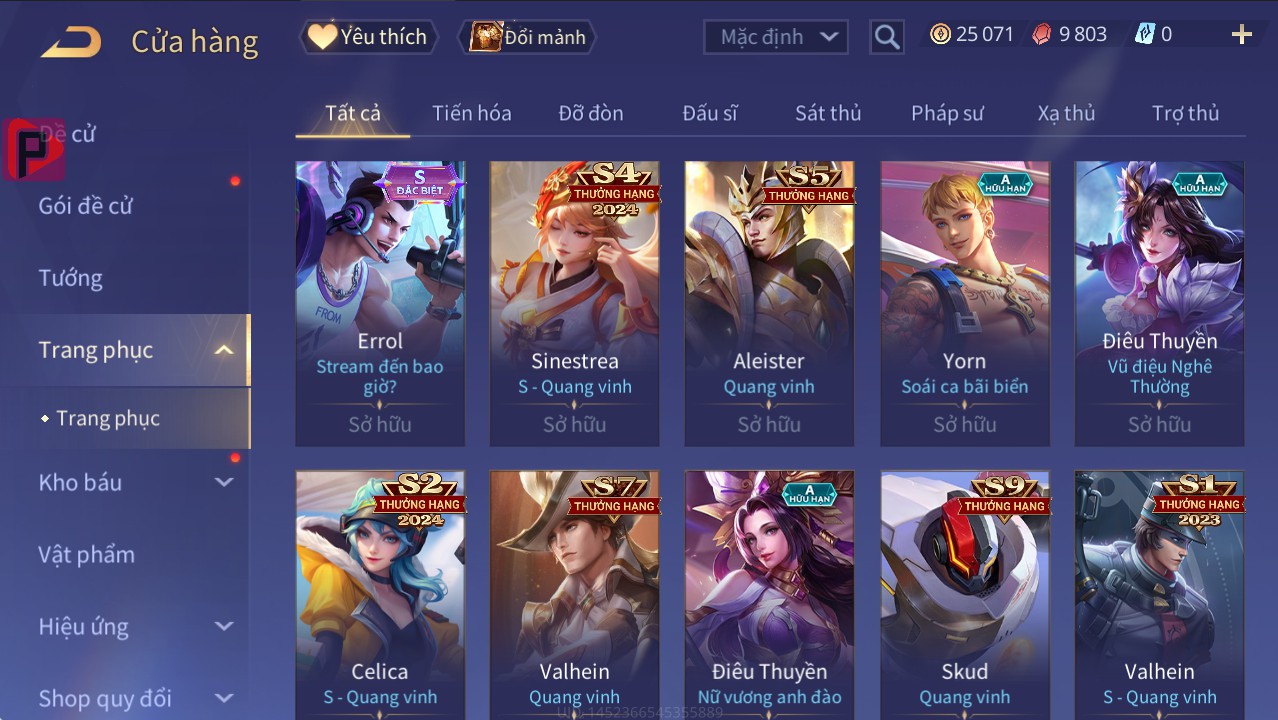The image size is (1278, 720).
Task: Expand the Mặc định sort dropdown
Action: click(x=776, y=37)
